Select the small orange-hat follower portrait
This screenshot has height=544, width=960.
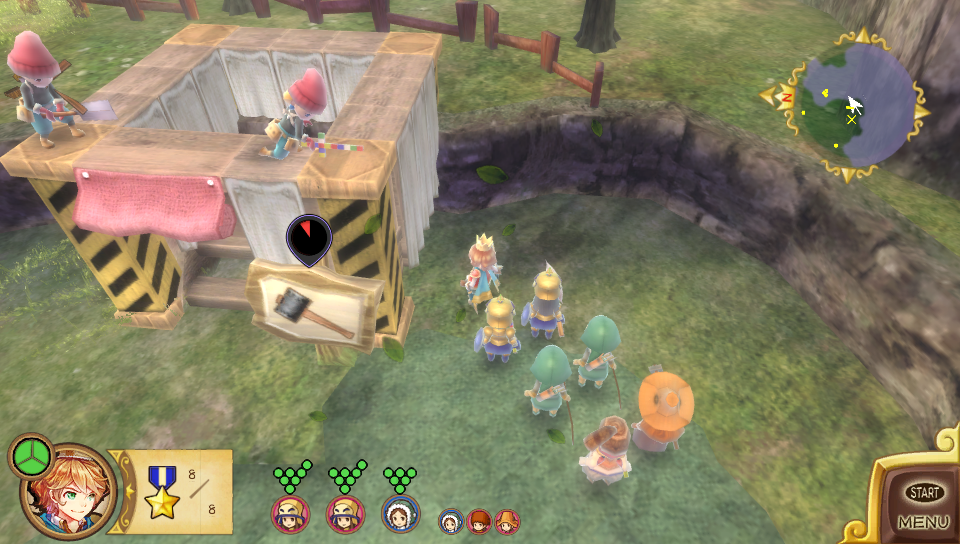pyautogui.click(x=507, y=521)
